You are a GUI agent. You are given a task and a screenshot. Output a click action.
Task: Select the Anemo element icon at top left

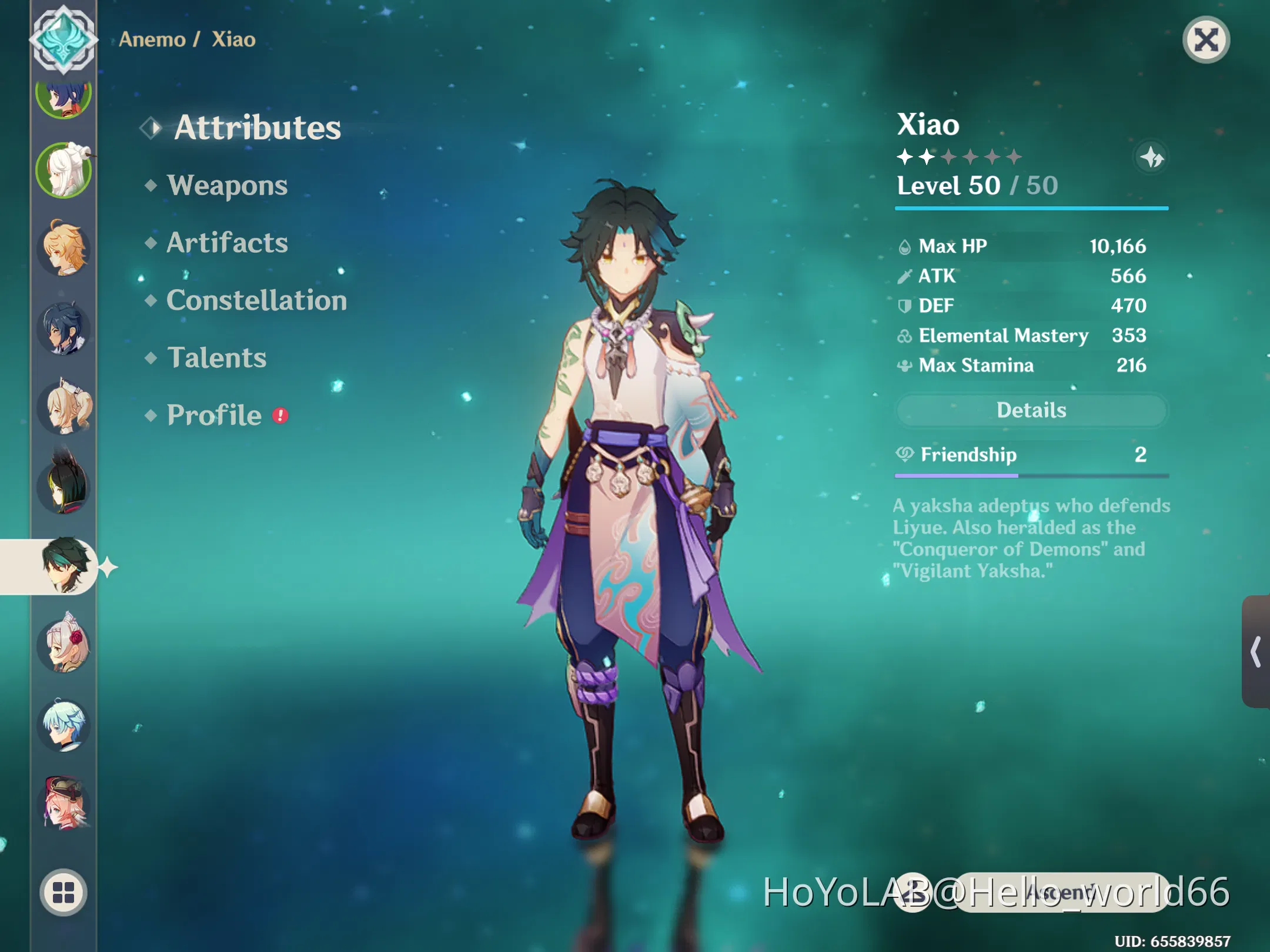point(63,38)
